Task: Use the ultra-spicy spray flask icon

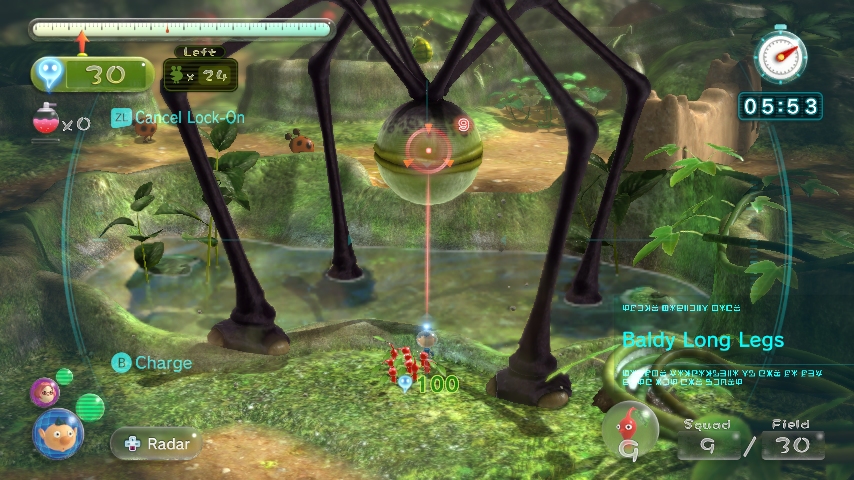Action: tap(46, 122)
